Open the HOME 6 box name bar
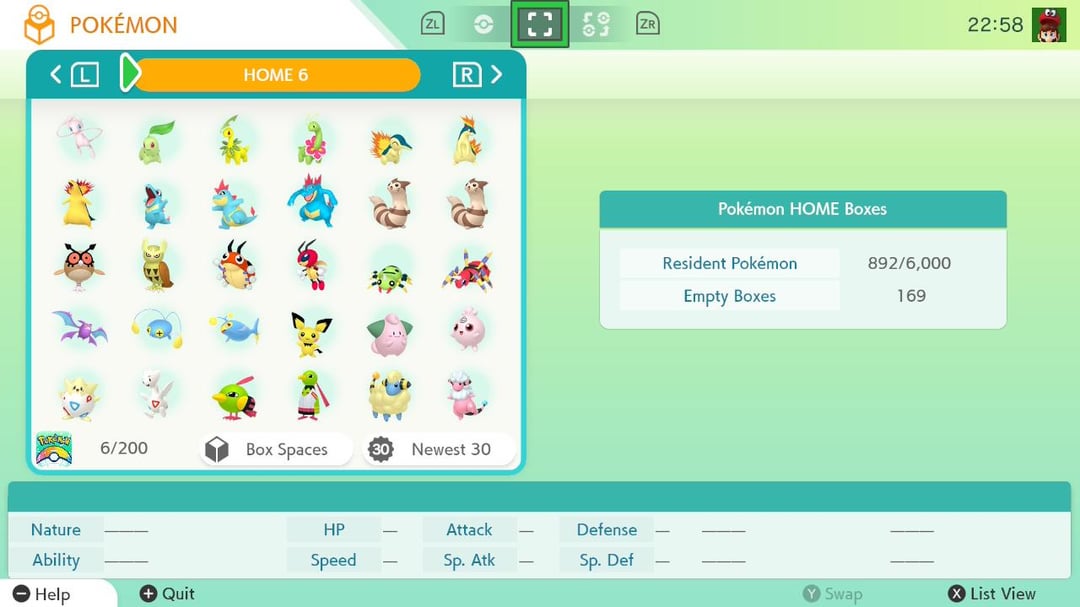 [x=275, y=75]
